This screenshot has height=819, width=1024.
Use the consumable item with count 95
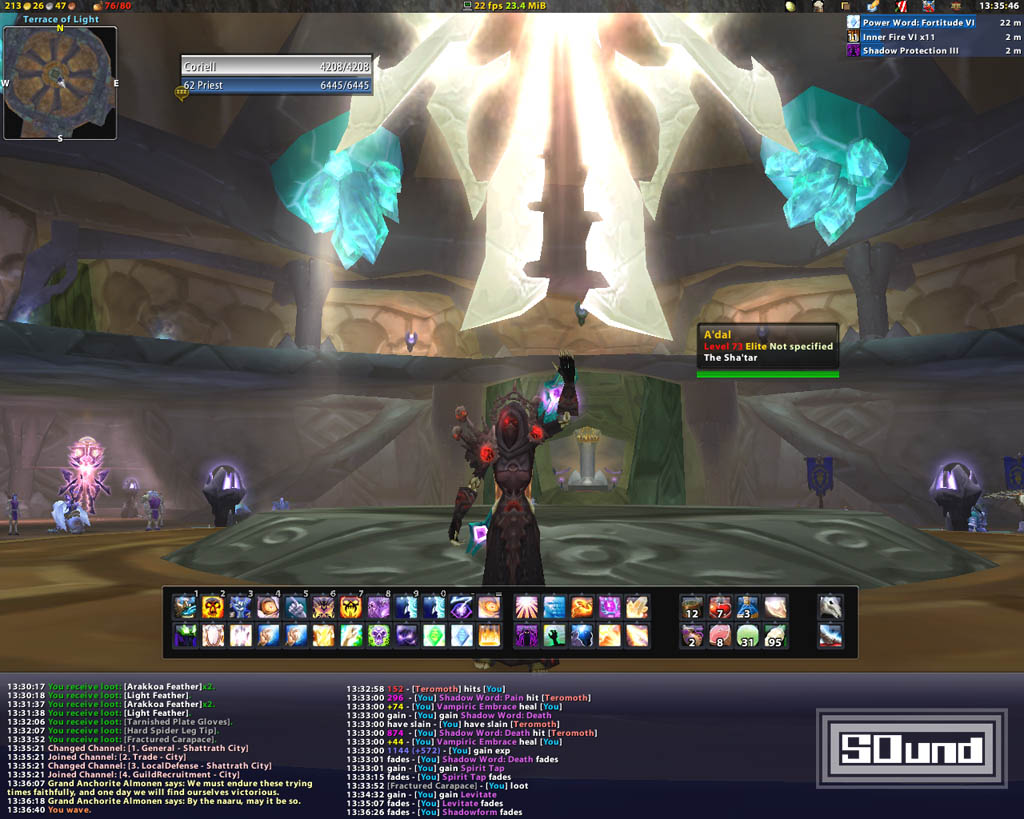pyautogui.click(x=775, y=635)
